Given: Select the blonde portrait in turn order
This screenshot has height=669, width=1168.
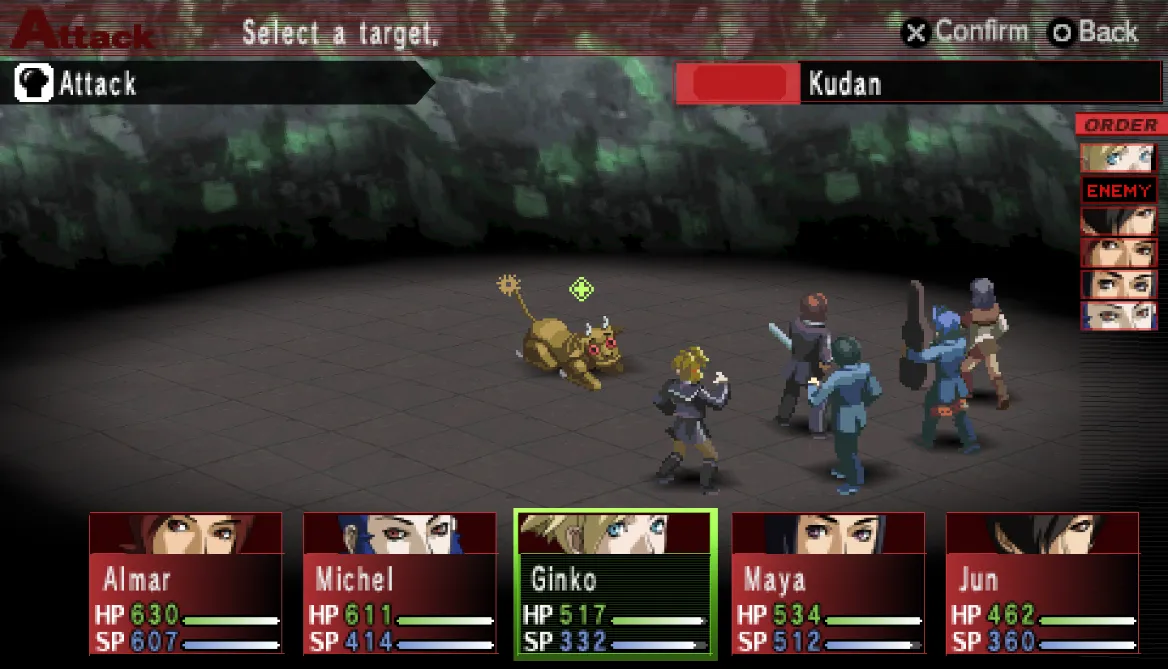Looking at the screenshot, I should coord(1118,158).
